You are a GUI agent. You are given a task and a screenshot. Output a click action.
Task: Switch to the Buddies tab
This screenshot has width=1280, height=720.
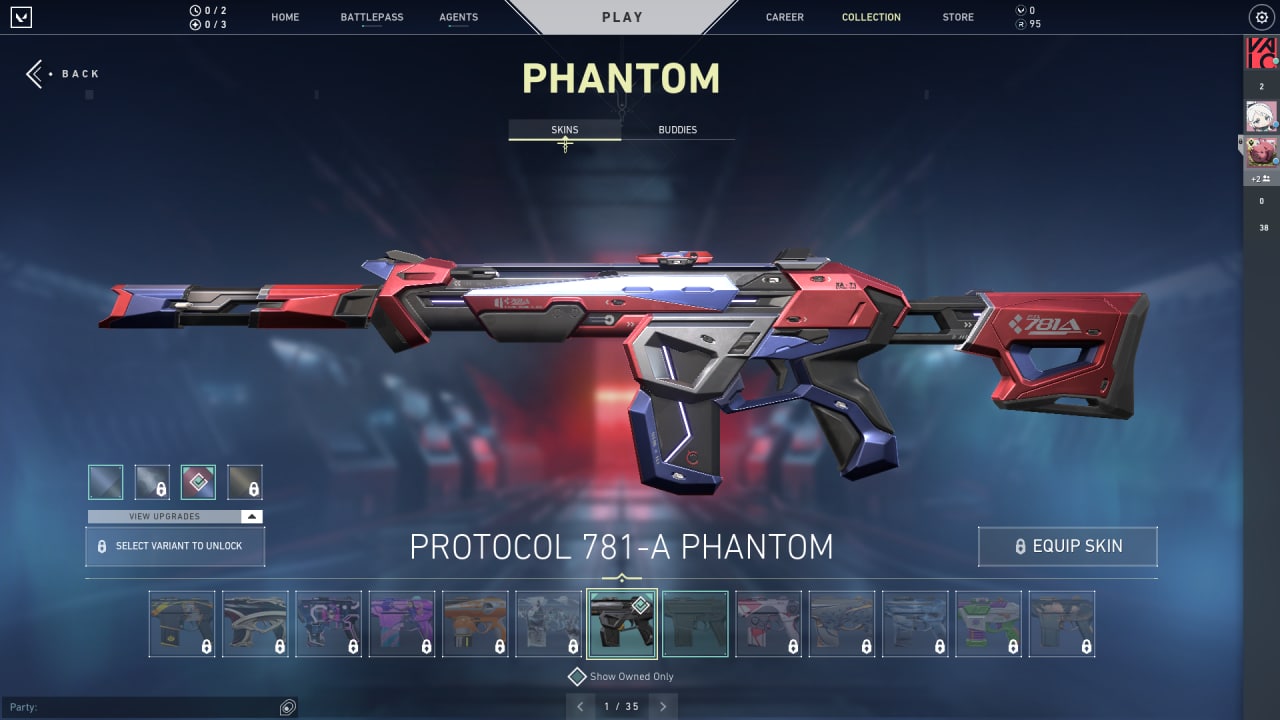(x=678, y=129)
